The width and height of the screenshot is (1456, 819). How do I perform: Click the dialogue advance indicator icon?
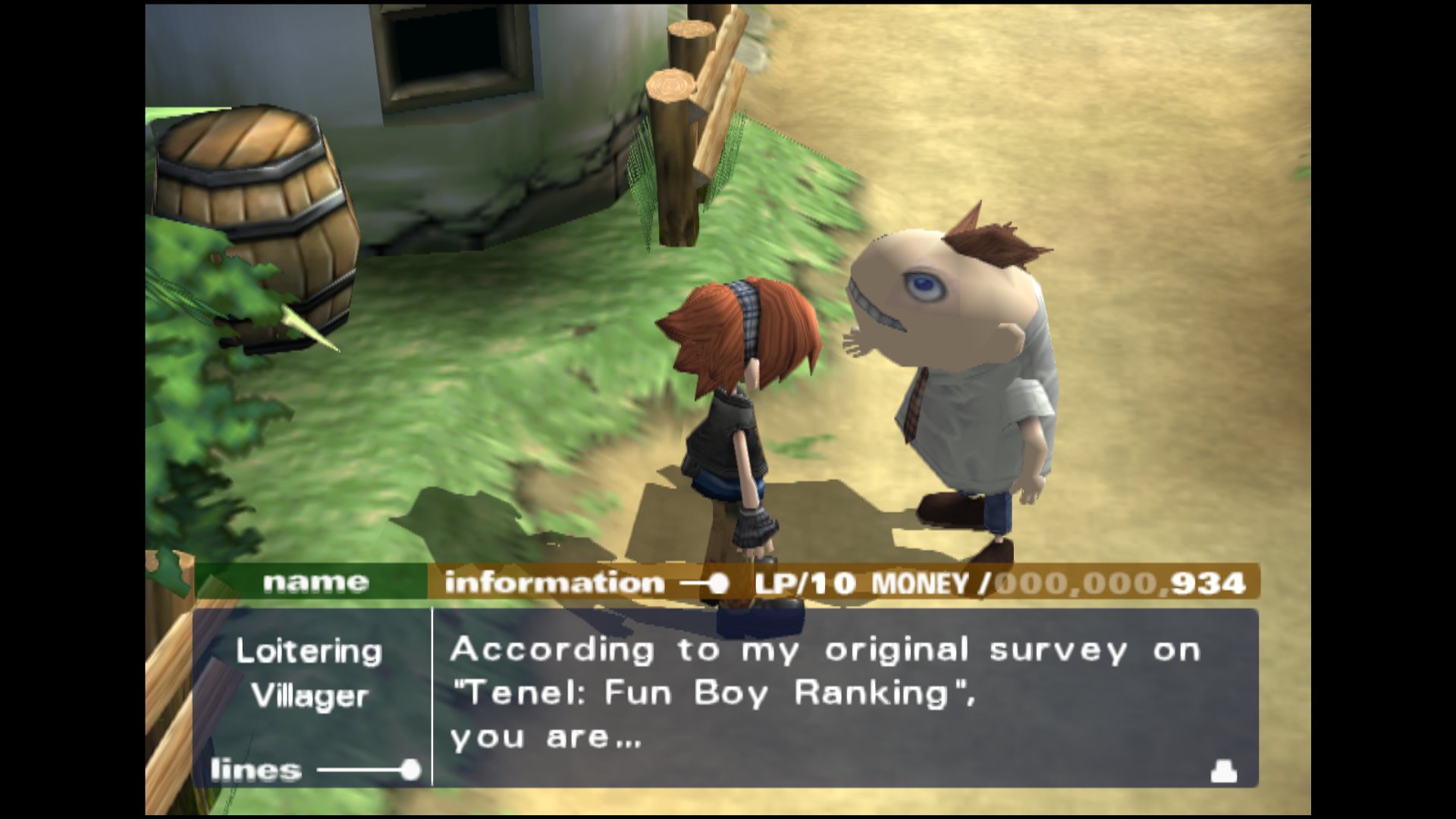point(1223,773)
